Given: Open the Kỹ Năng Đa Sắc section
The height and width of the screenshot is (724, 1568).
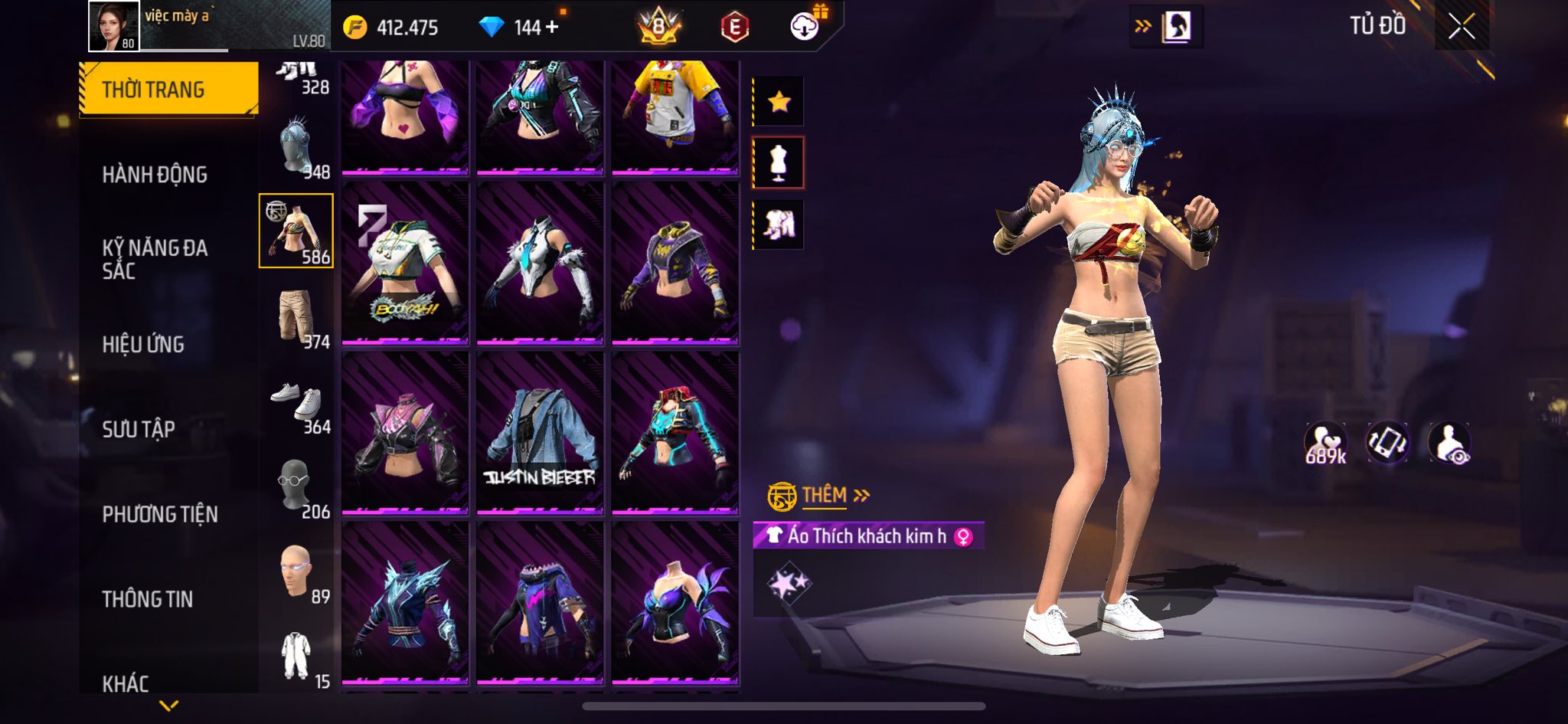Looking at the screenshot, I should (155, 259).
